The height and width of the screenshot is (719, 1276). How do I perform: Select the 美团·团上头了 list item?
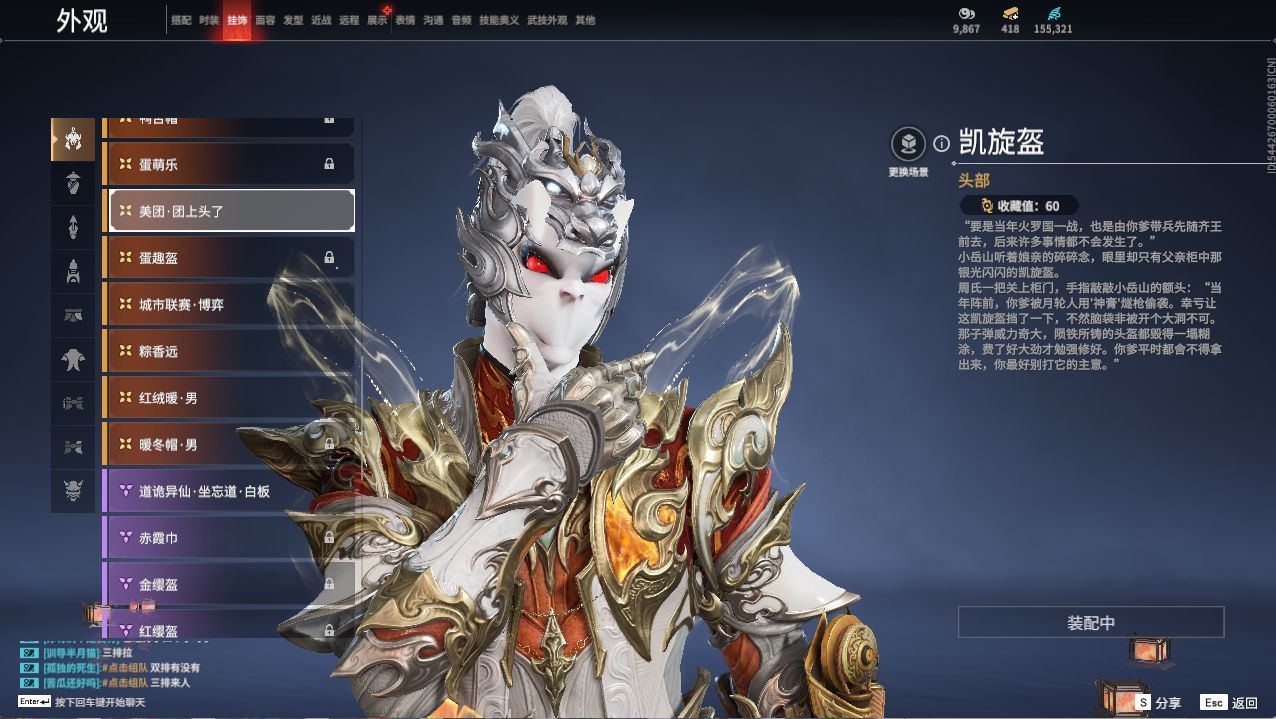pos(229,211)
